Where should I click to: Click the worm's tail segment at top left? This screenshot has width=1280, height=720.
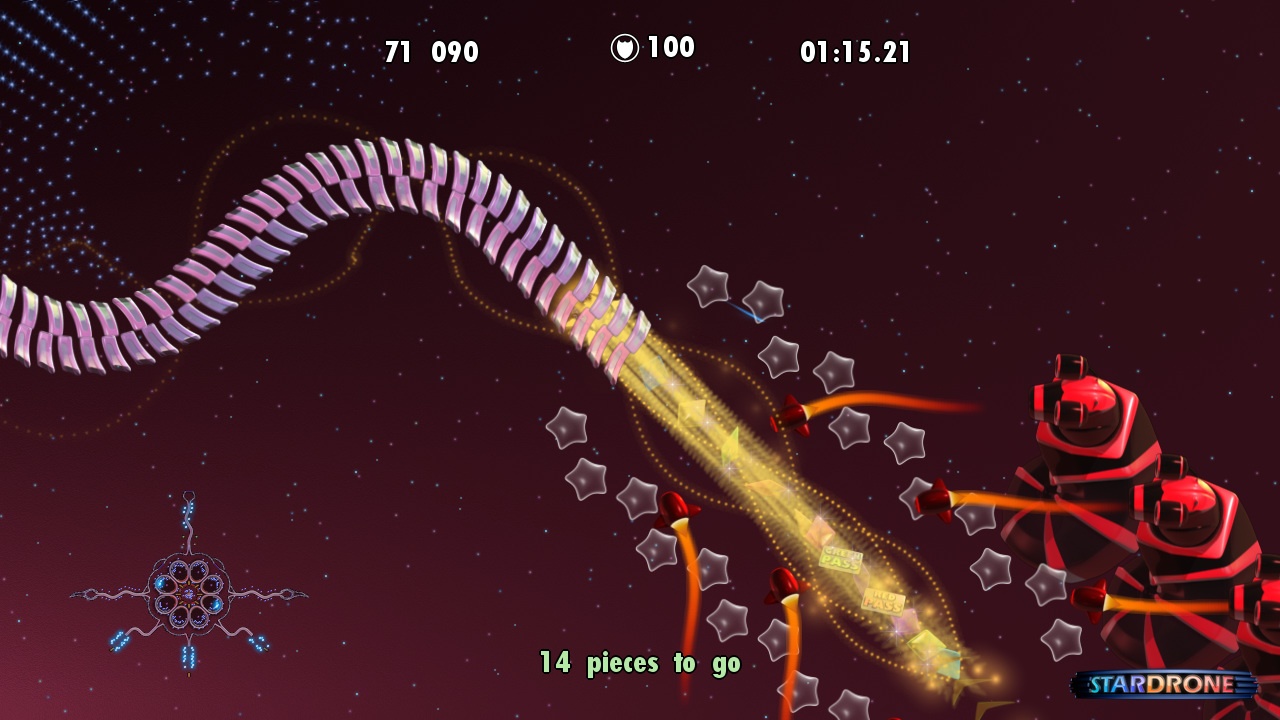coord(30,320)
